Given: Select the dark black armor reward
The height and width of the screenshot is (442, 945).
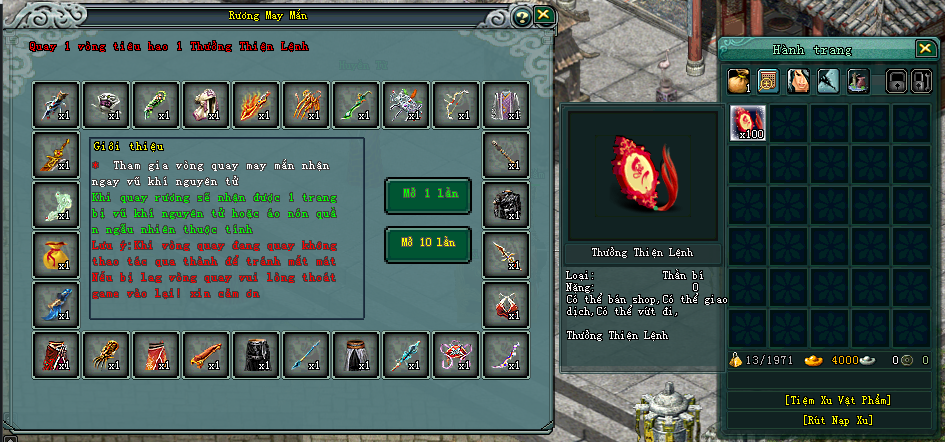Looking at the screenshot, I should click(x=505, y=203).
